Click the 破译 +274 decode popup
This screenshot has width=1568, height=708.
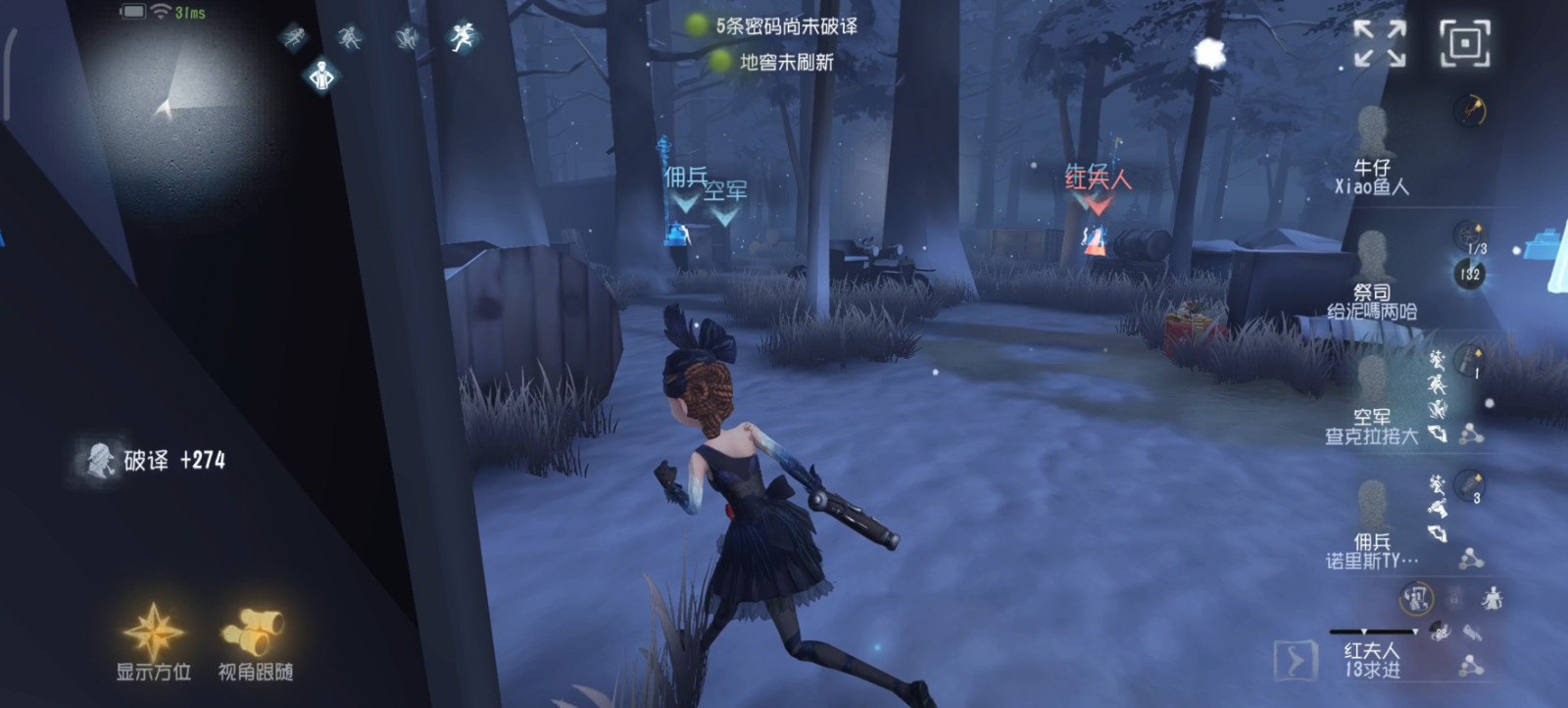tap(162, 461)
